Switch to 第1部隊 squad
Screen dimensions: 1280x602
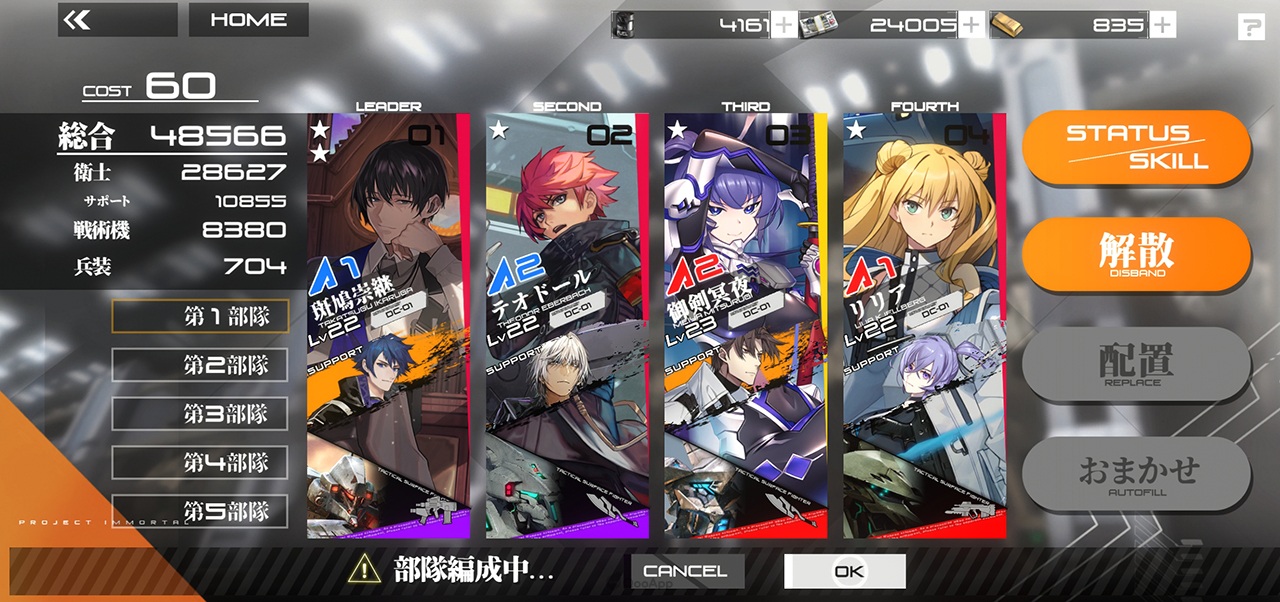200,316
